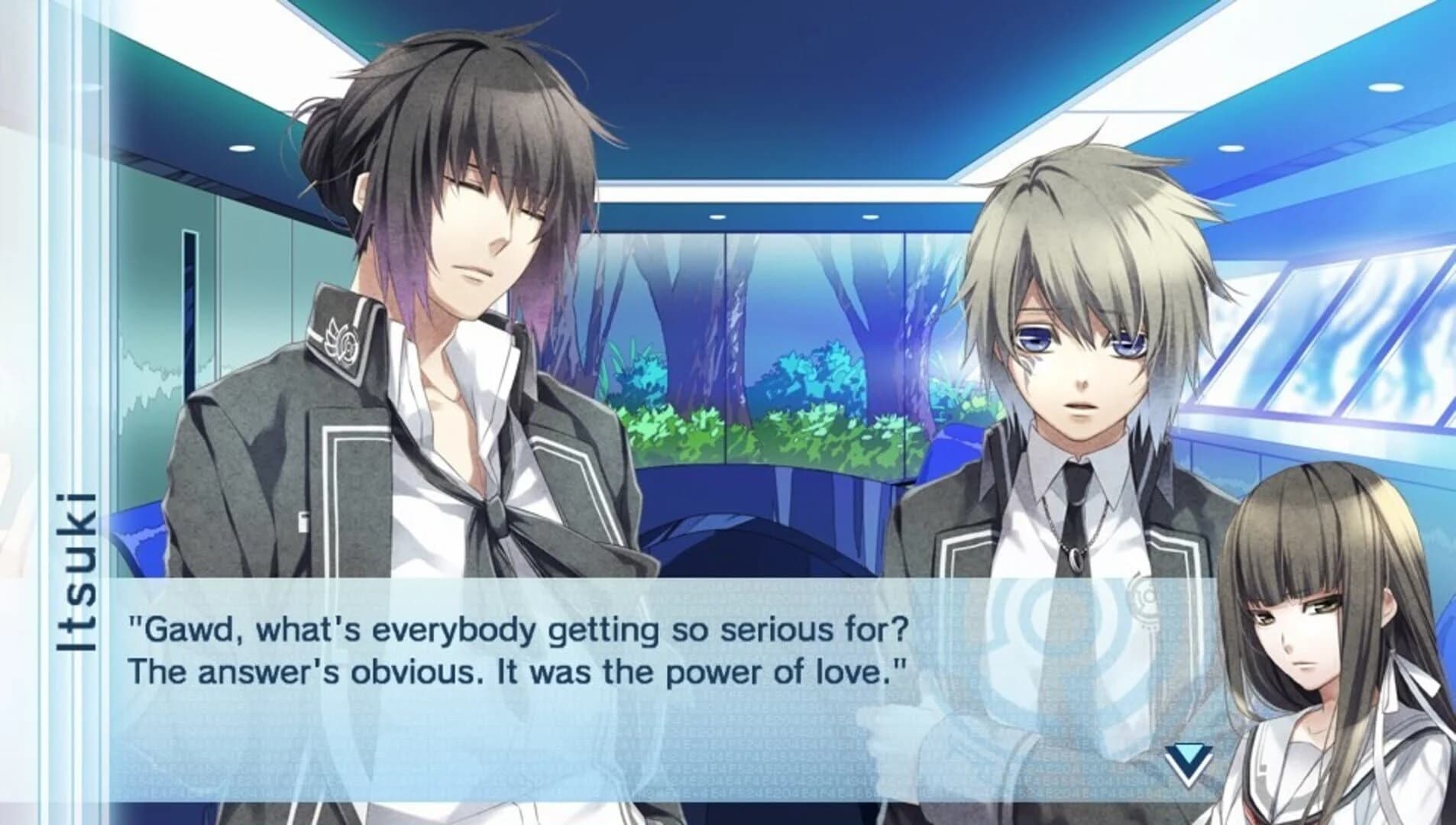Click the phrase power of love
The height and width of the screenshot is (825, 1456).
click(x=779, y=672)
